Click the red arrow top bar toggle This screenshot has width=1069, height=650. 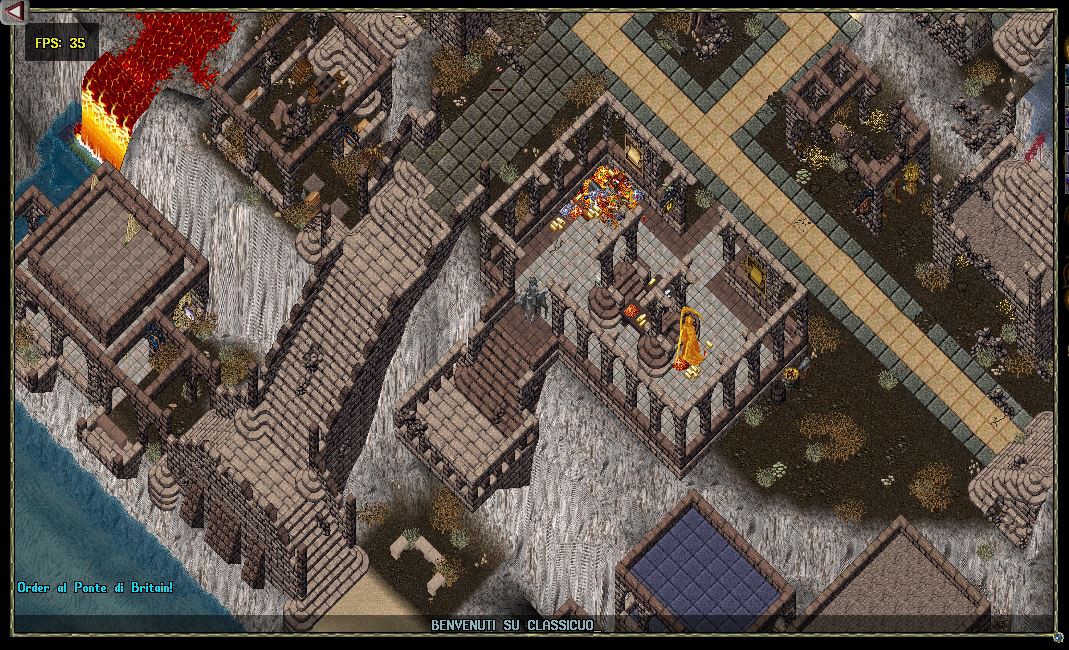tap(14, 11)
